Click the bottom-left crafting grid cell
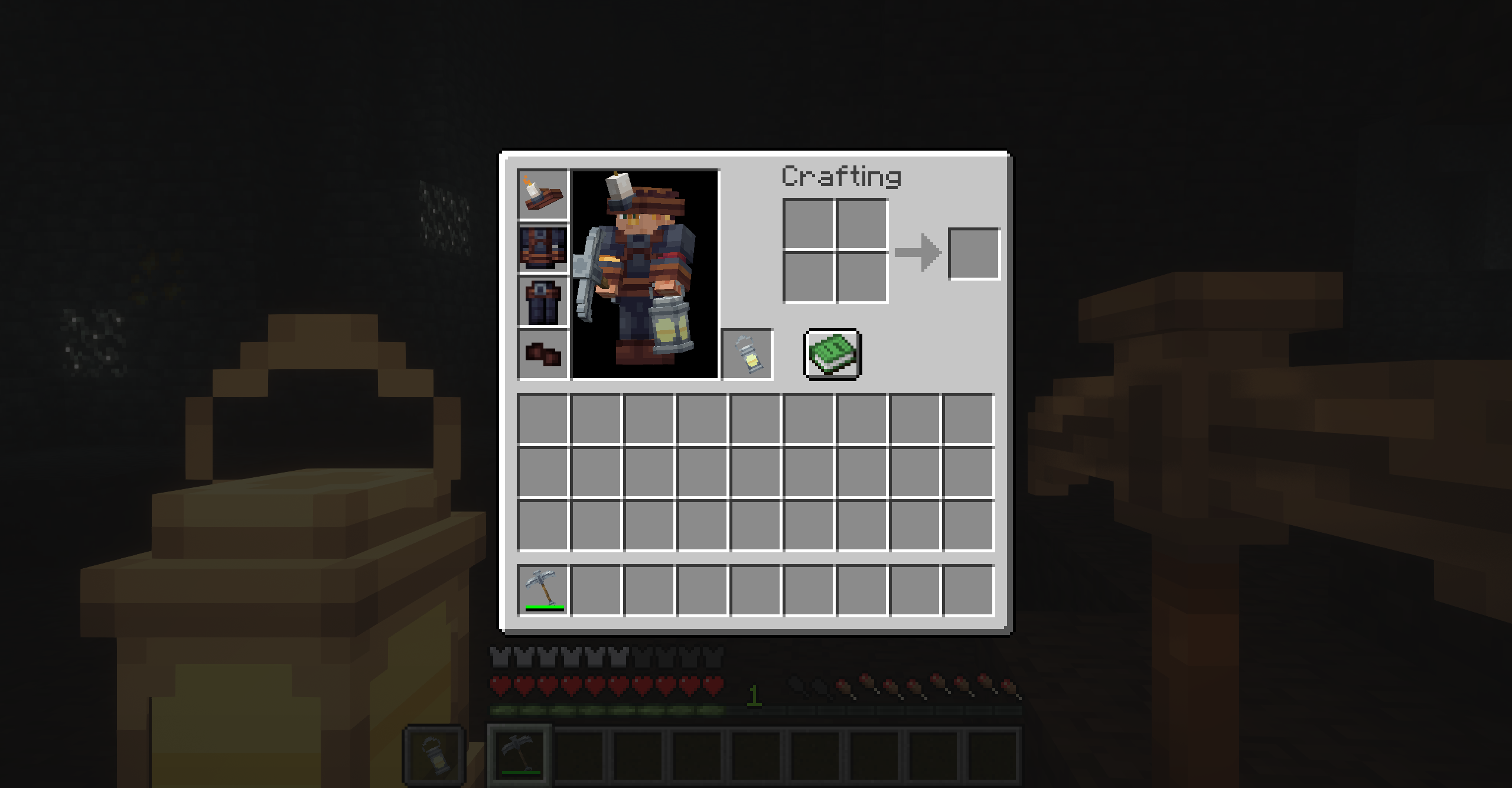Image resolution: width=1512 pixels, height=788 pixels. (x=808, y=279)
